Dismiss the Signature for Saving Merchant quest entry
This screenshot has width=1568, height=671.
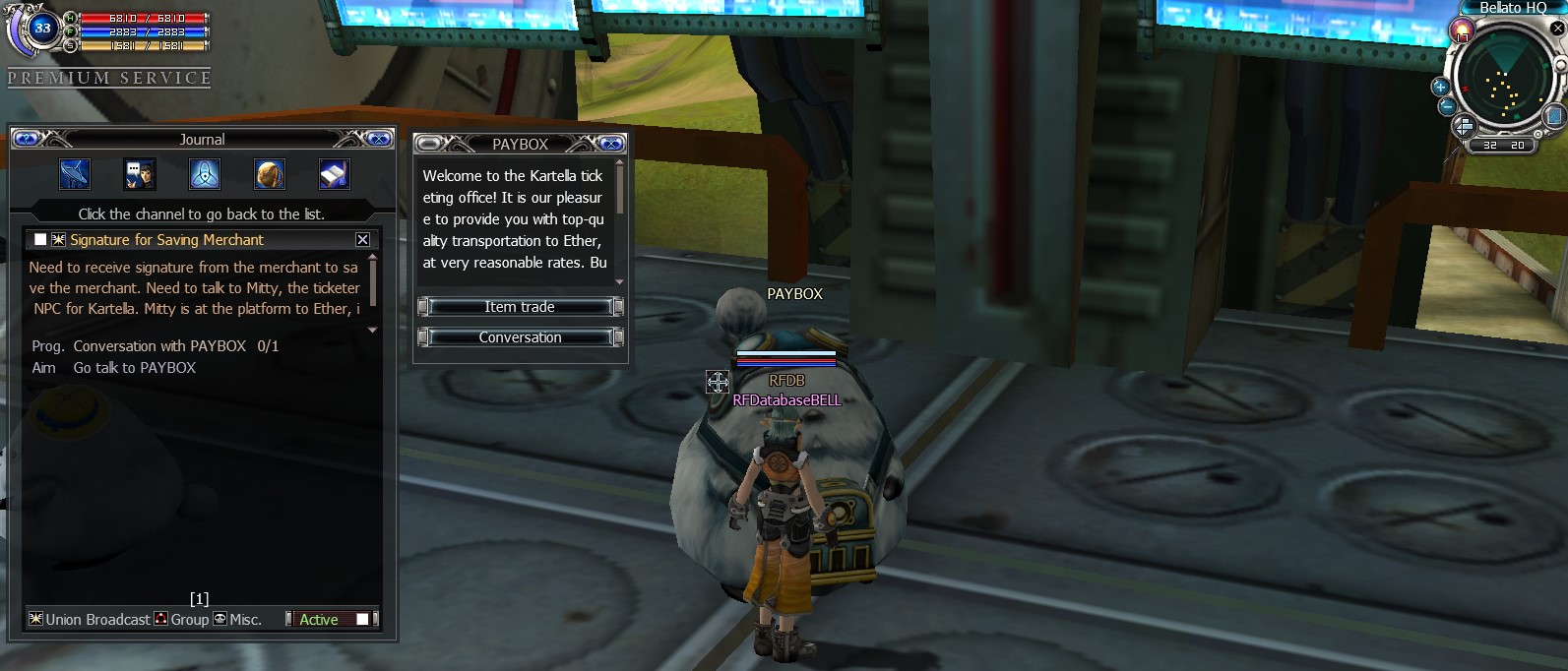pyautogui.click(x=362, y=239)
